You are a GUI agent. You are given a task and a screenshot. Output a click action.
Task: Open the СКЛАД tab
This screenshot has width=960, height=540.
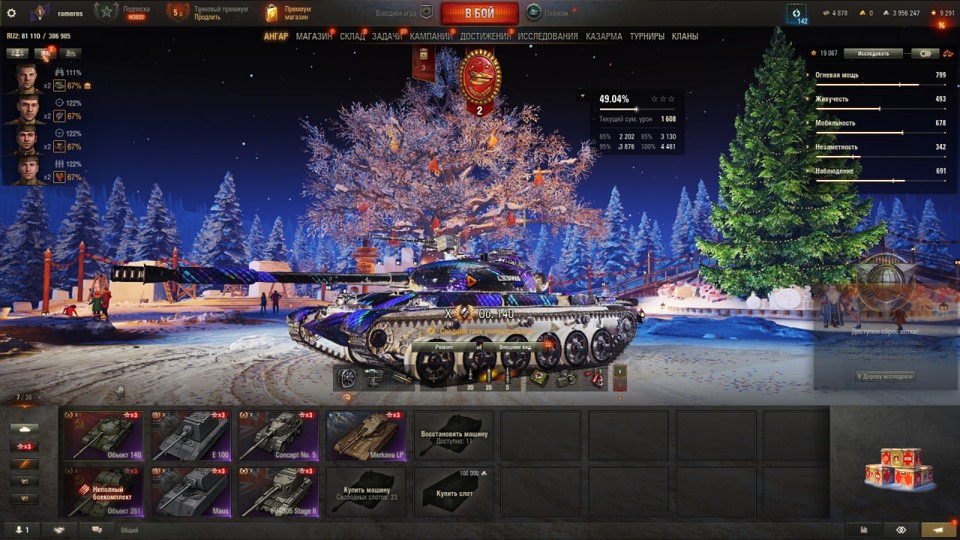[x=352, y=36]
